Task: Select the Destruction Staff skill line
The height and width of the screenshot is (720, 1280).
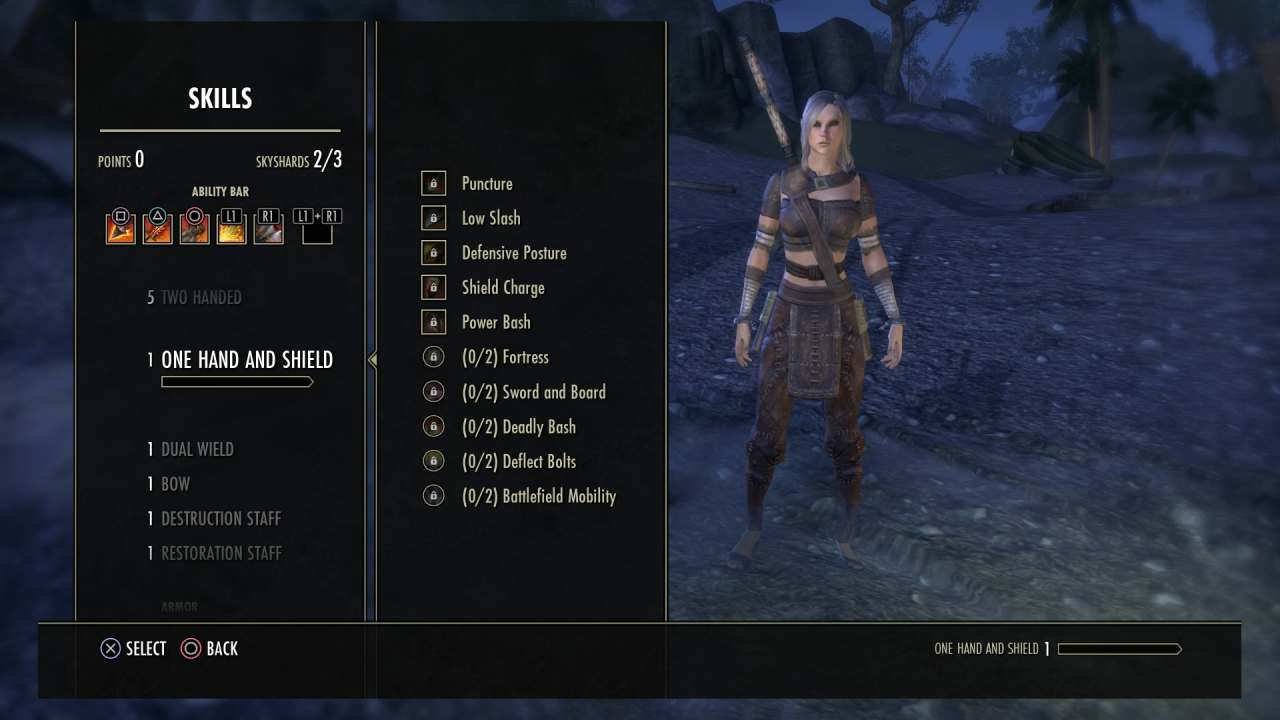Action: [220, 519]
